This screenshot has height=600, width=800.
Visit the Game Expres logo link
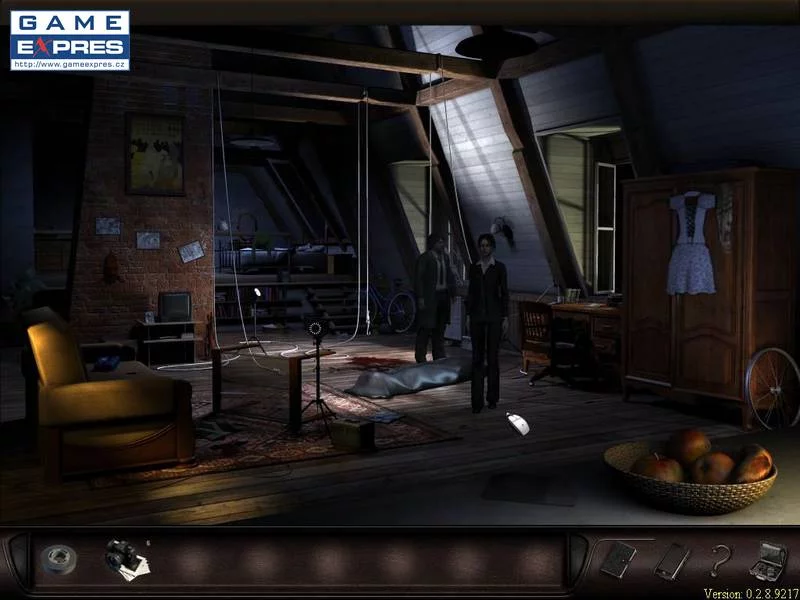coord(70,40)
